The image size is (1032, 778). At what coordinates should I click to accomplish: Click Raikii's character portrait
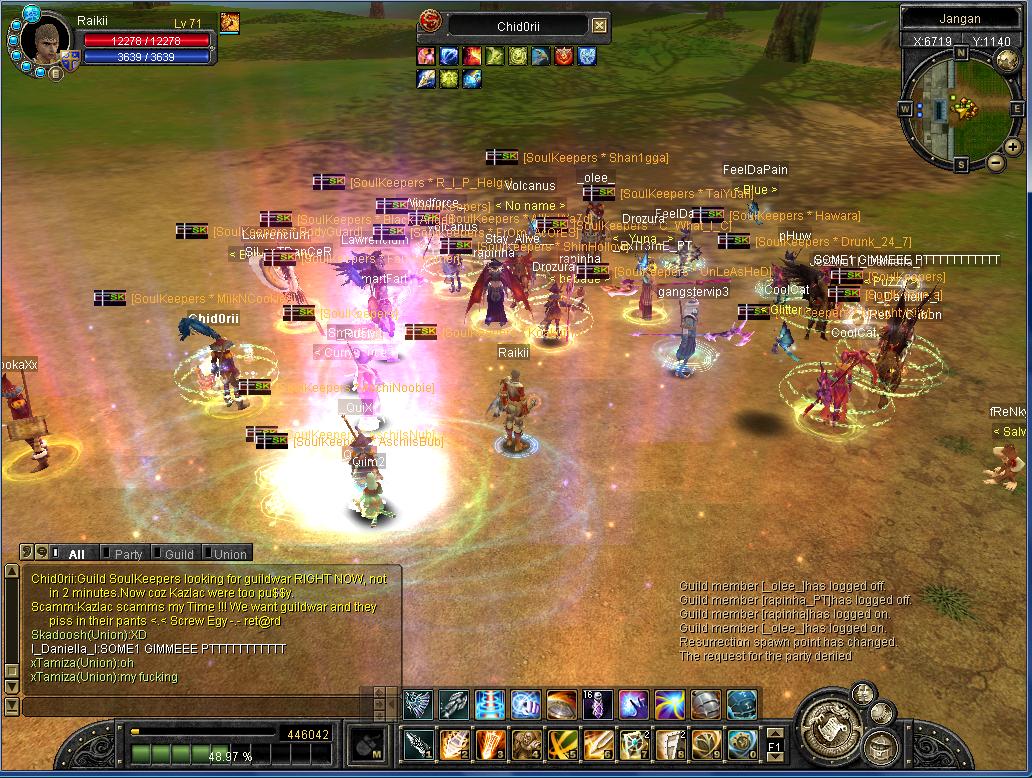point(45,40)
